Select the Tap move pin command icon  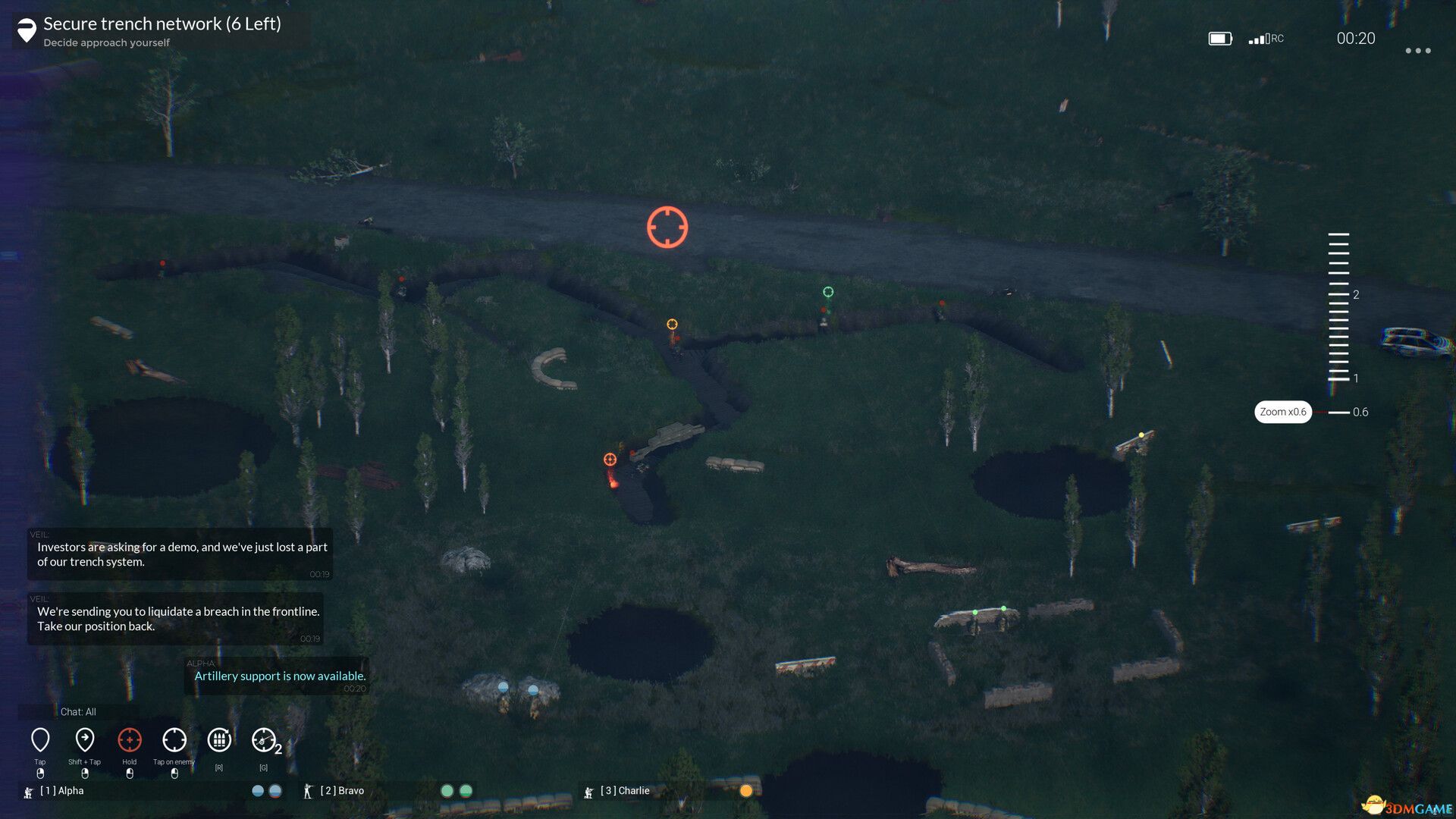click(40, 739)
